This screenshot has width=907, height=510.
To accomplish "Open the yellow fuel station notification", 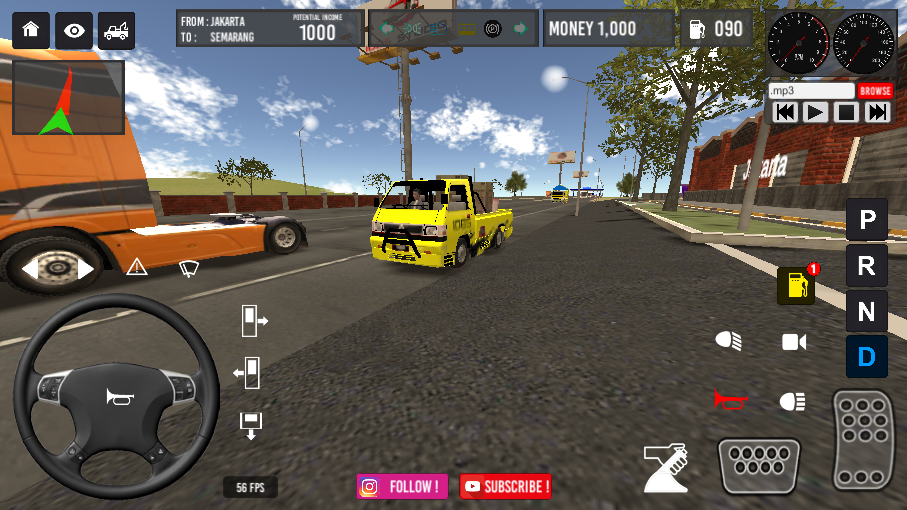I will (796, 286).
